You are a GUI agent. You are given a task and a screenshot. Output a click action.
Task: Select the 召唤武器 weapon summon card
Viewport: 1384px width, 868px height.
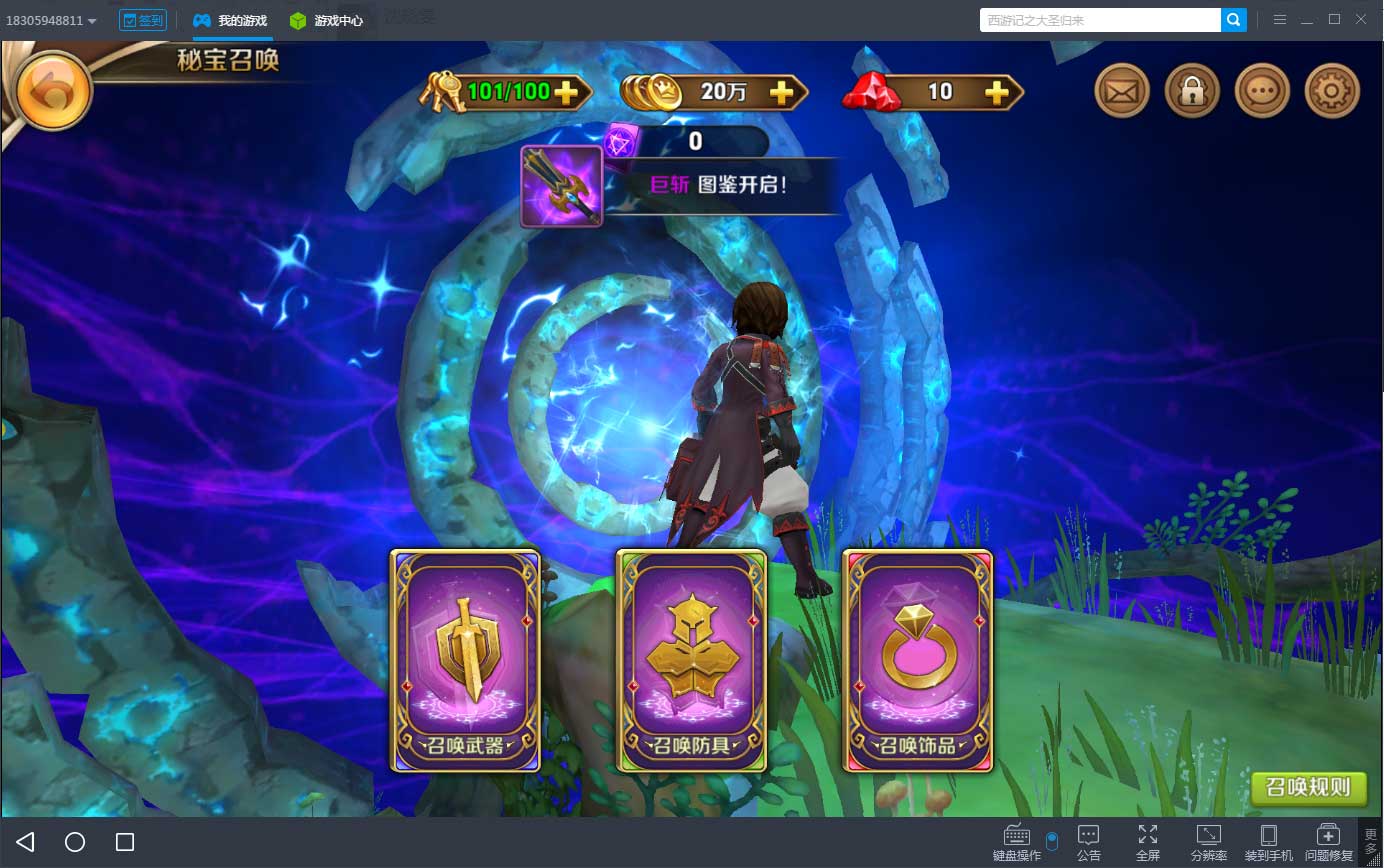click(x=465, y=660)
